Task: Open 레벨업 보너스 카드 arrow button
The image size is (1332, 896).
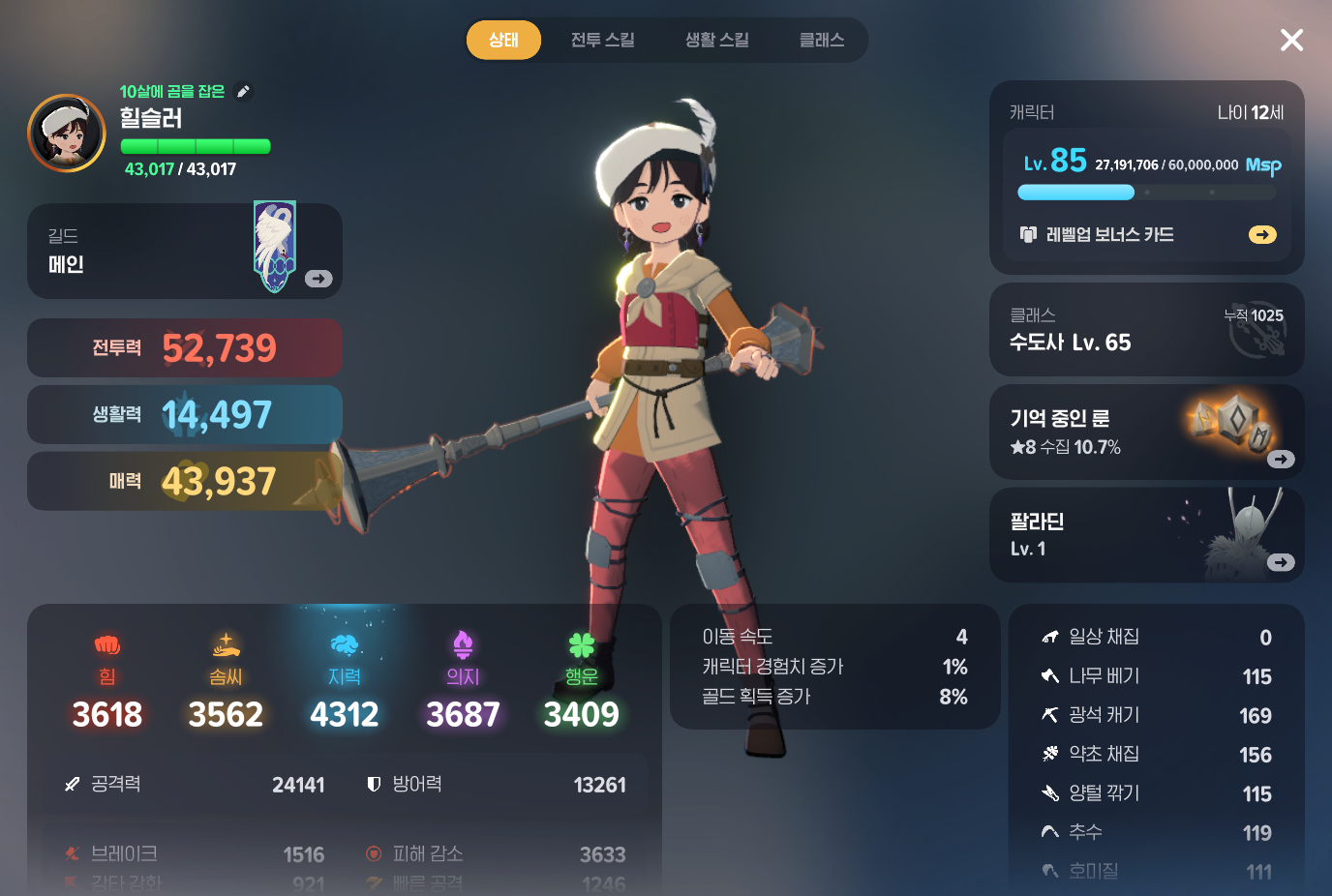Action: click(1262, 234)
